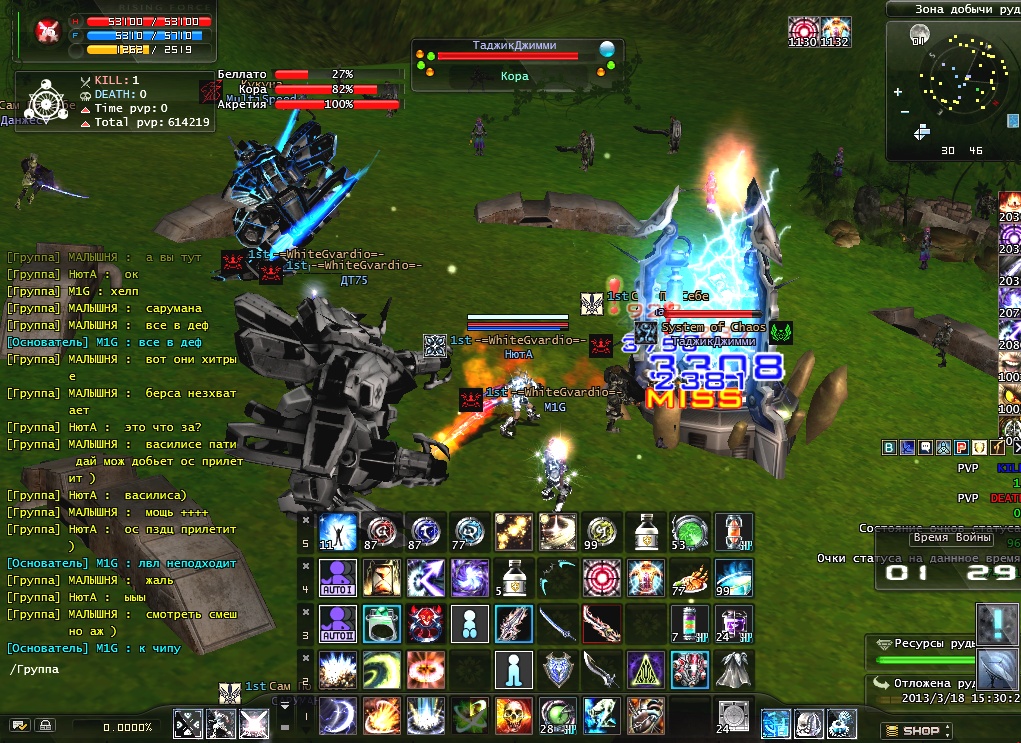
Task: Use the hourglass skill icon
Action: point(380,577)
